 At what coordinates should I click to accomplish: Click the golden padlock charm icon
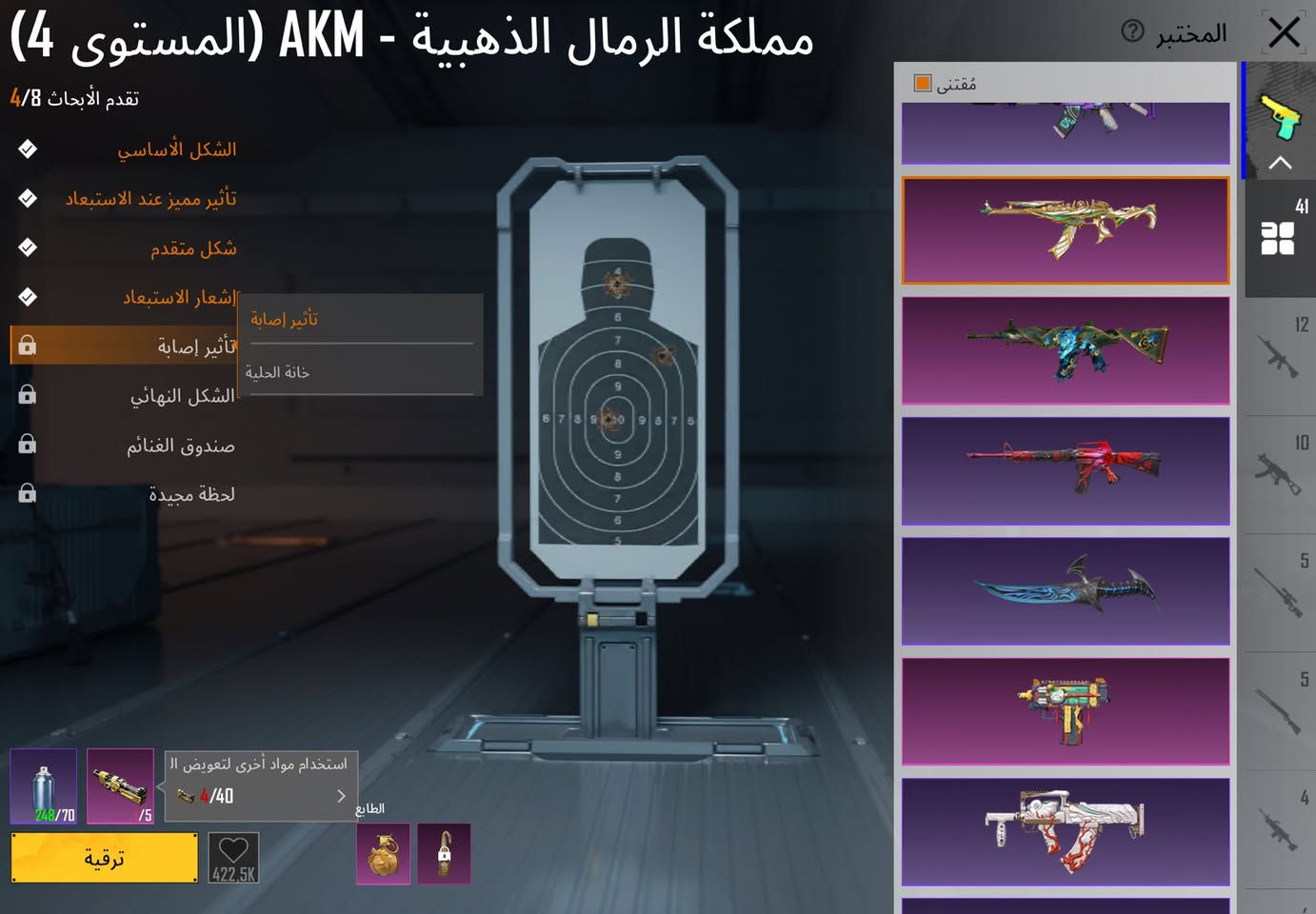(443, 854)
